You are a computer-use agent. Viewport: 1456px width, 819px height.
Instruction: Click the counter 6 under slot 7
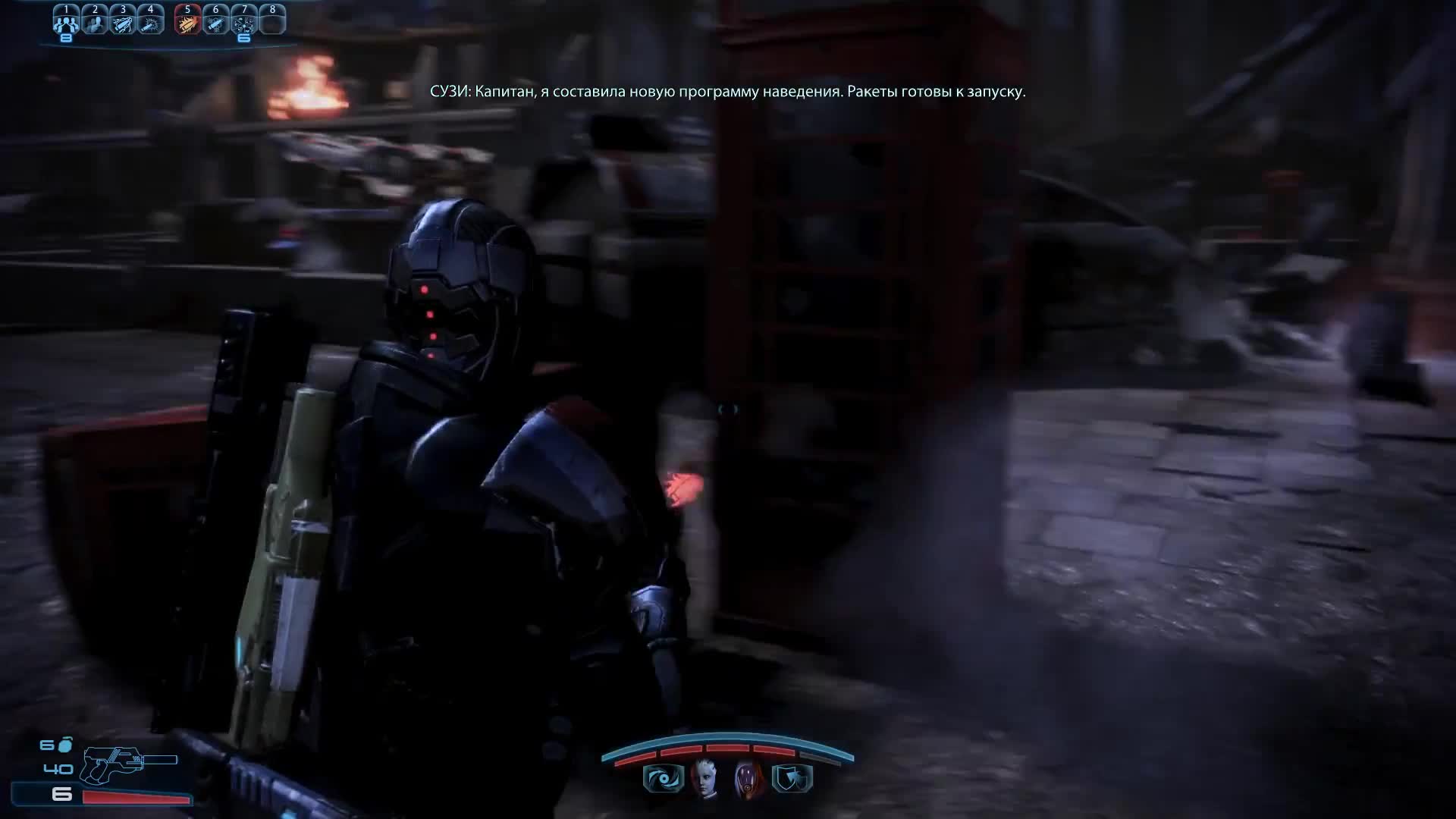(243, 36)
